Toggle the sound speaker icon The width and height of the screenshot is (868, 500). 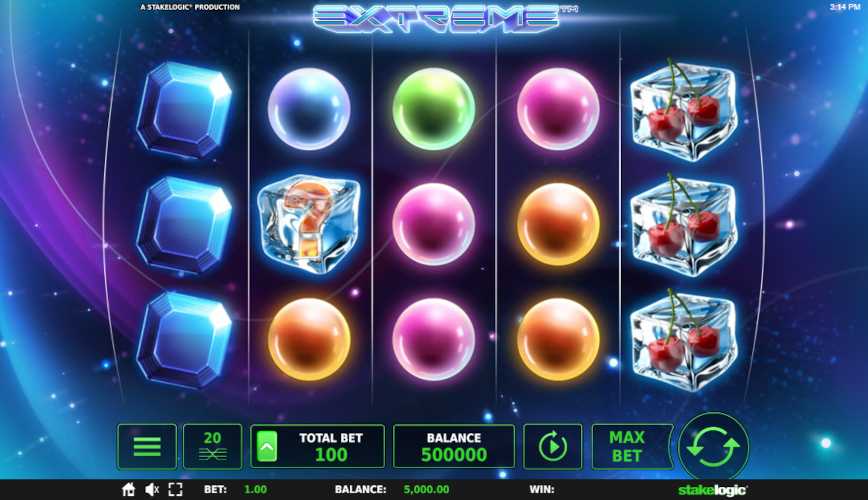[153, 490]
